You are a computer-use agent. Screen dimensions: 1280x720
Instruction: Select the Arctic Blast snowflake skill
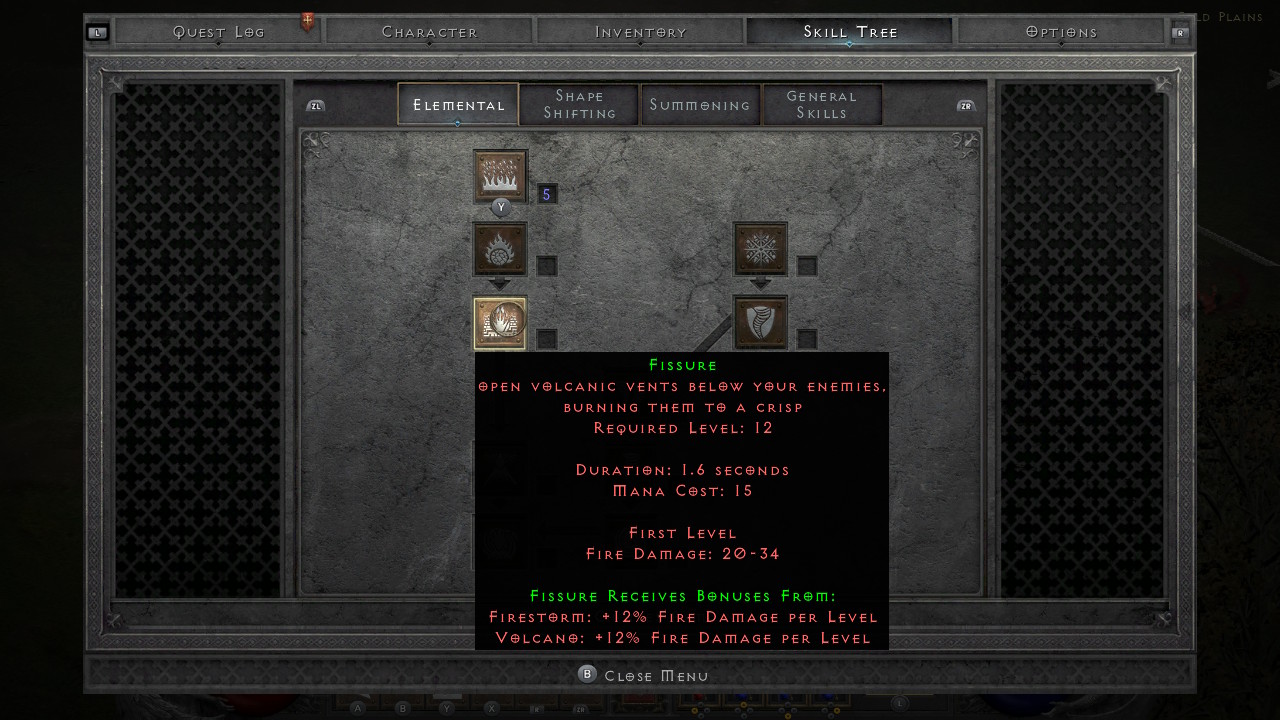(x=760, y=249)
